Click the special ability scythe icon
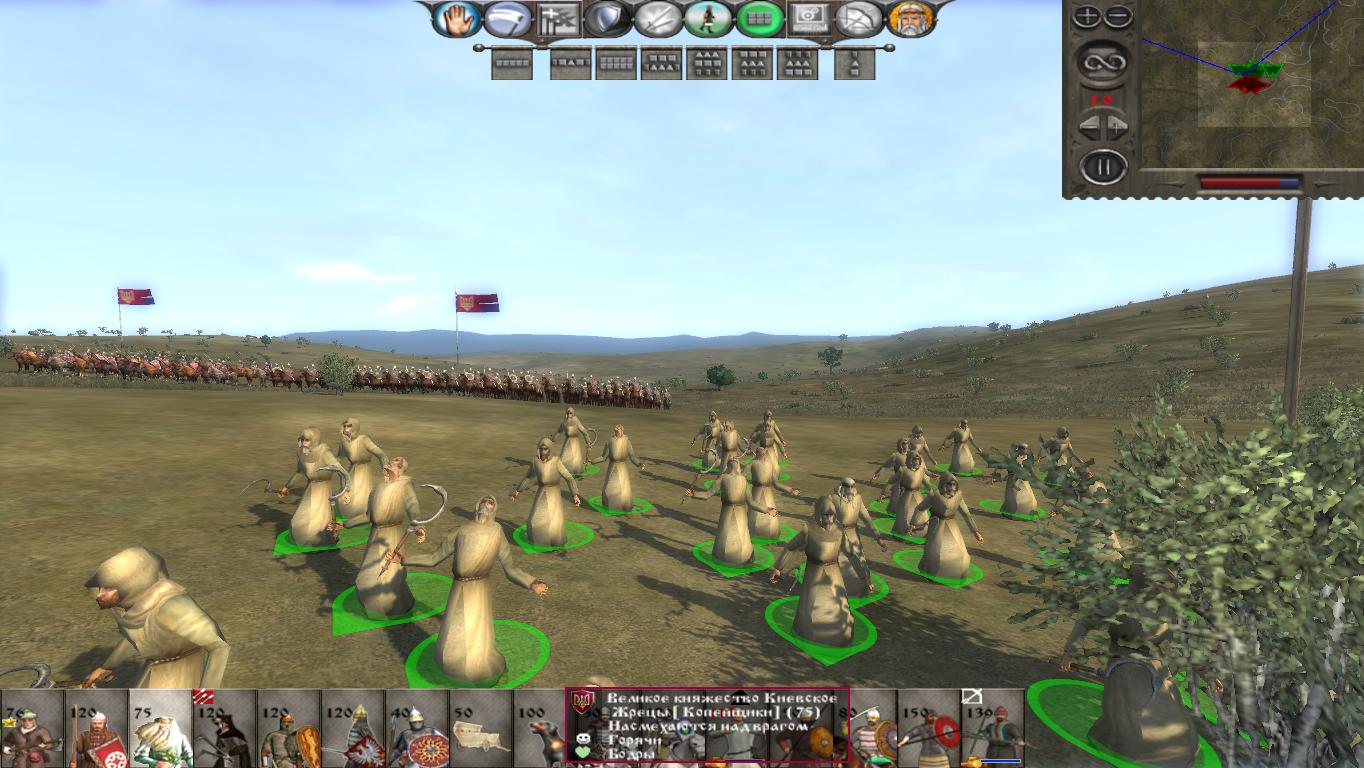 tap(510, 18)
